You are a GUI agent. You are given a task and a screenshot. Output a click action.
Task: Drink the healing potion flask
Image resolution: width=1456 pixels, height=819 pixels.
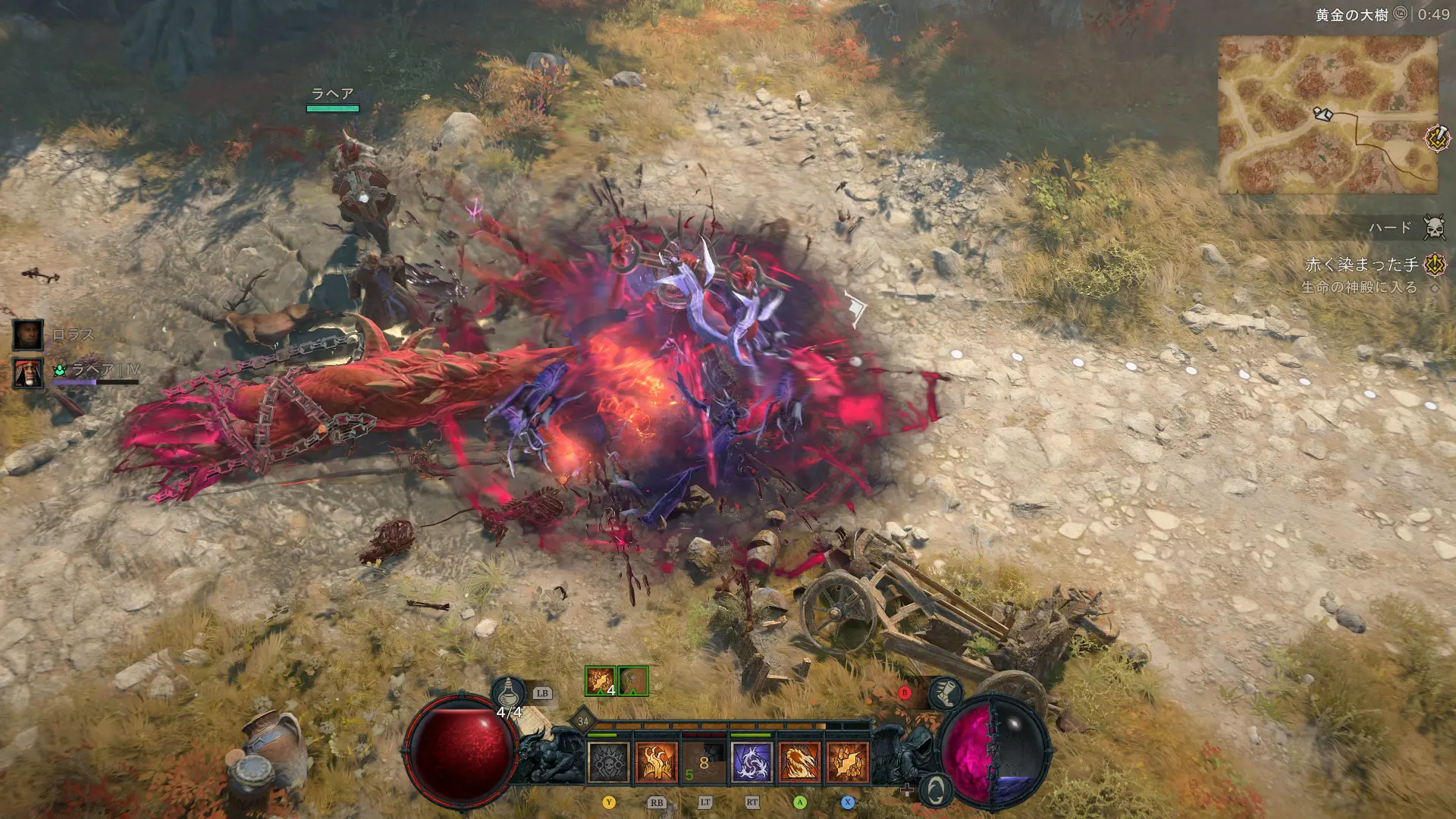click(508, 694)
